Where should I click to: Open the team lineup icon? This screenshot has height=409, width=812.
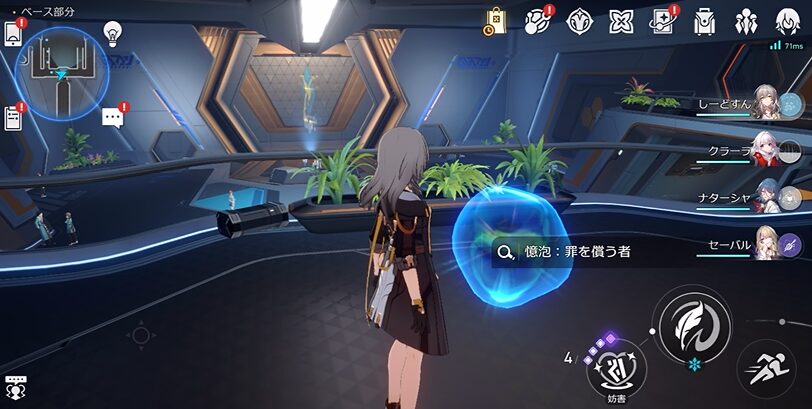pos(745,21)
